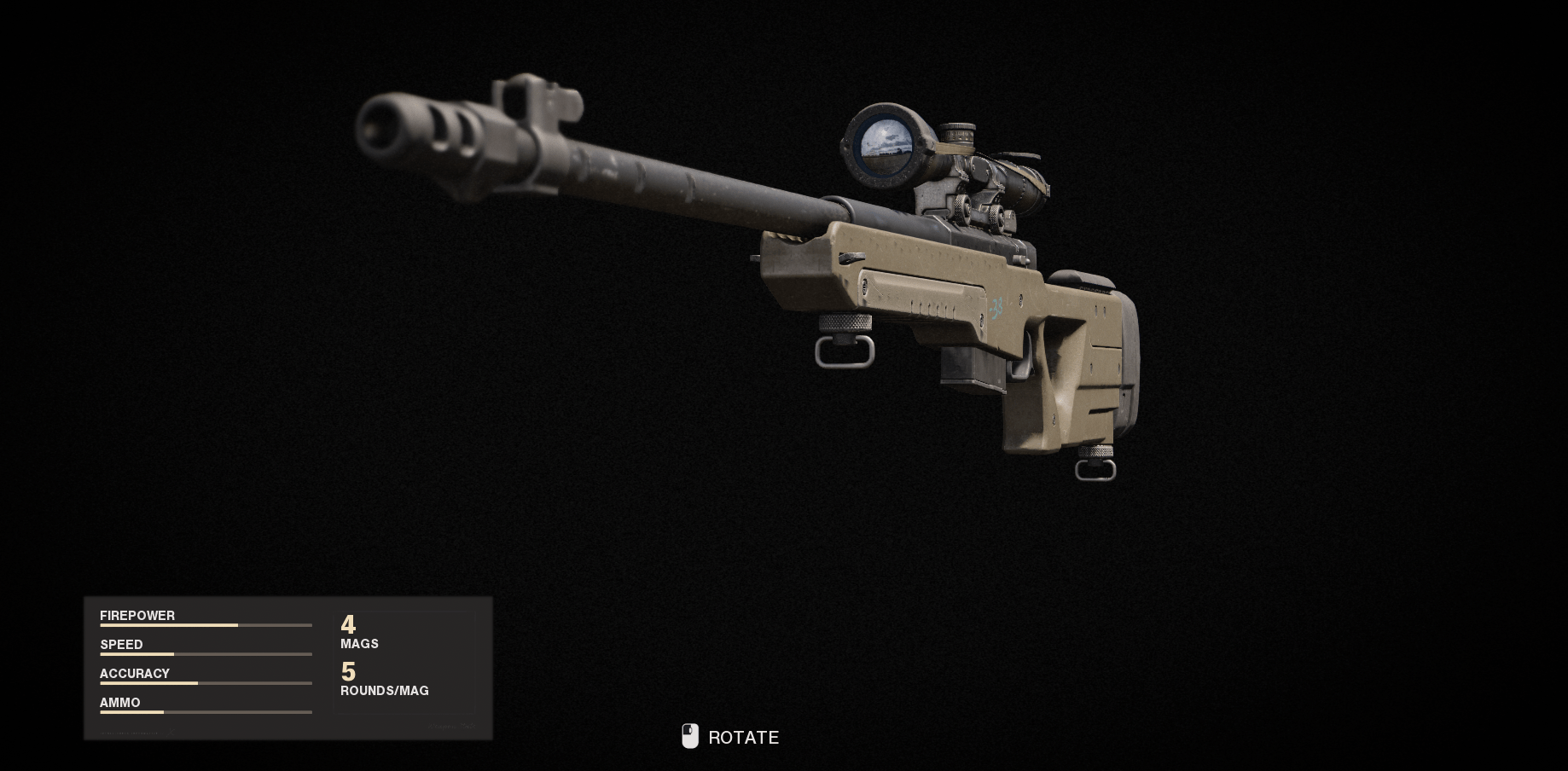Click the ROTATE text prompt
This screenshot has height=771, width=1568.
click(742, 737)
